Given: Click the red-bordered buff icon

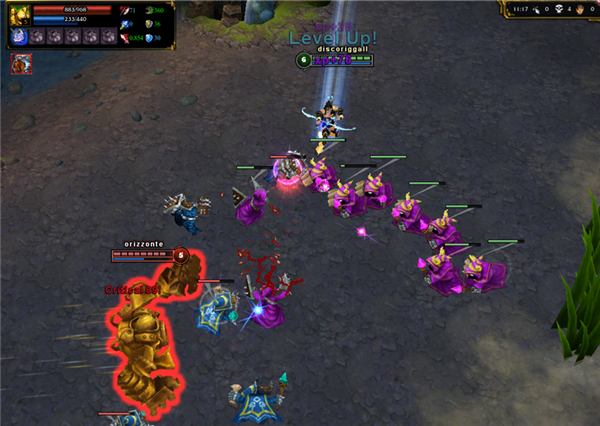Looking at the screenshot, I should (19, 63).
